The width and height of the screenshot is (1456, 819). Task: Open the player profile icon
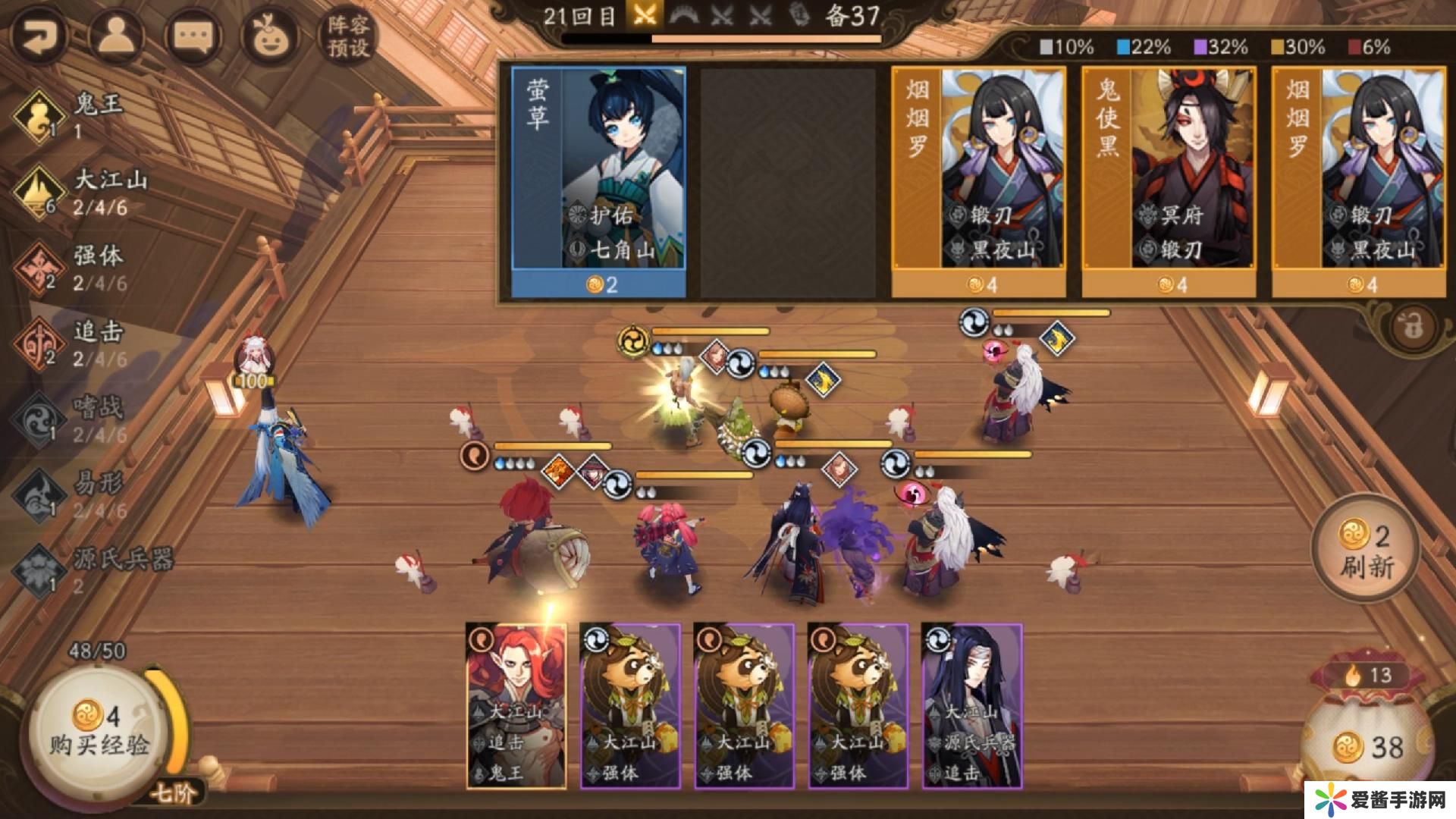tap(116, 36)
